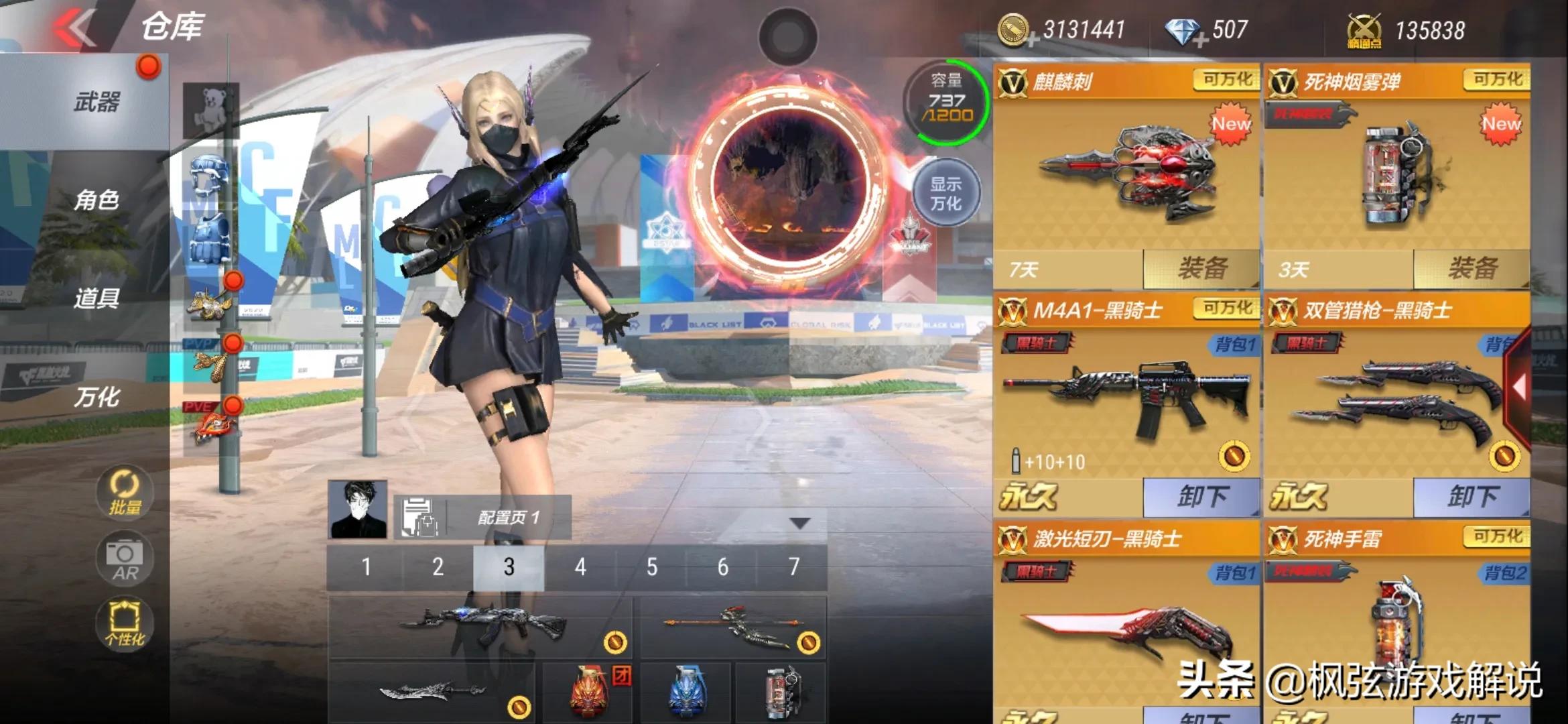
Task: Unequip the 双管猎枪-黑骑士 shotgun
Action: tap(1472, 497)
